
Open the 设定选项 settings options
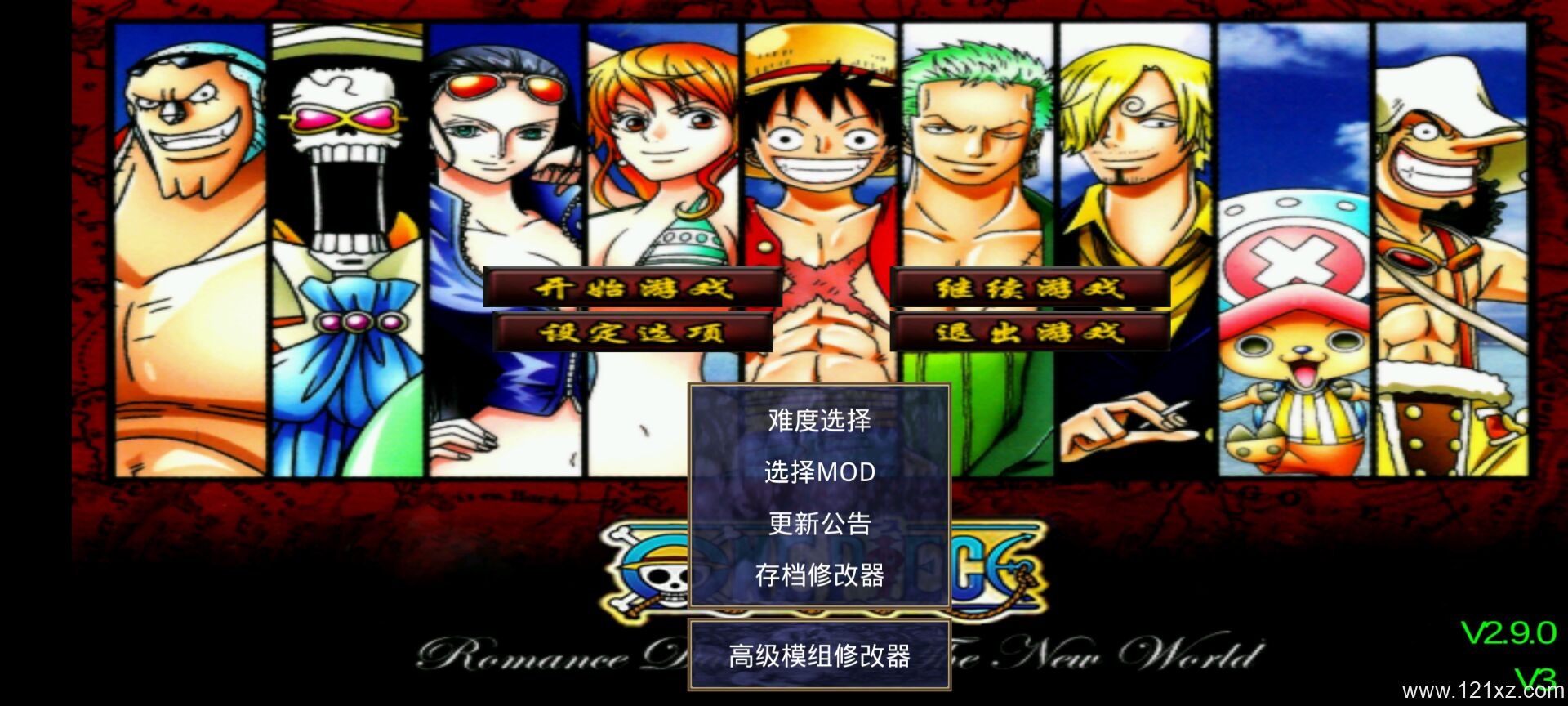[633, 333]
